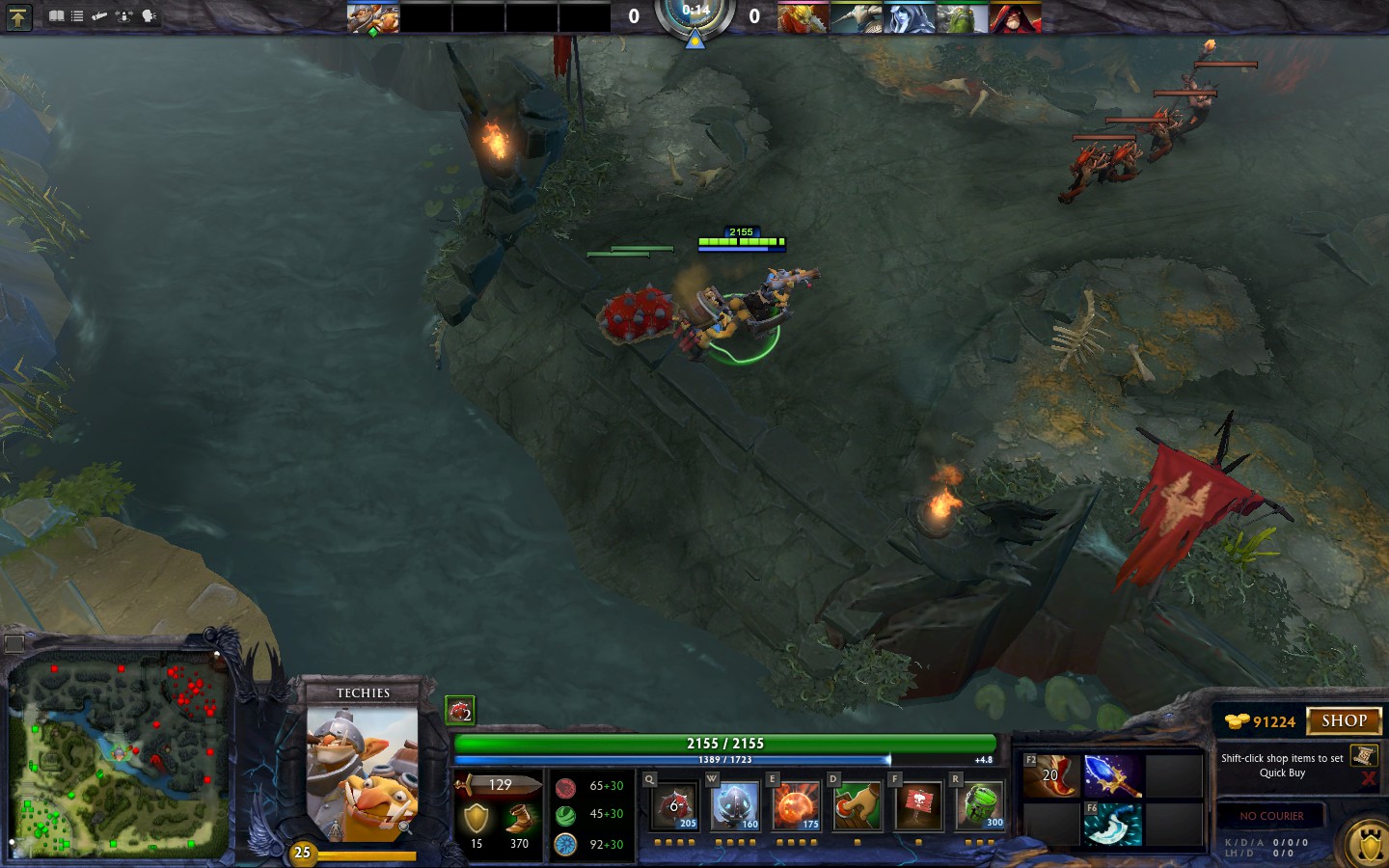
Task: Open the main menu arrow button
Action: (18, 16)
